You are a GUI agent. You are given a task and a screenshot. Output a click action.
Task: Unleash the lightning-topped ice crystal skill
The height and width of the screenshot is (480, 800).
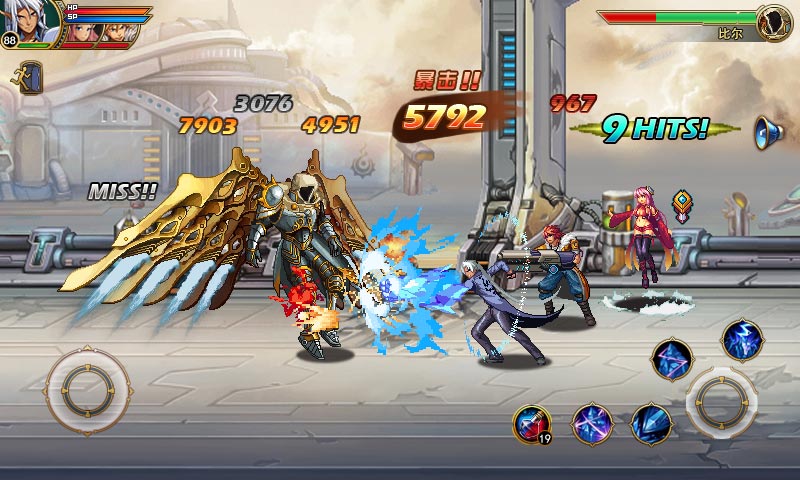pos(741,339)
